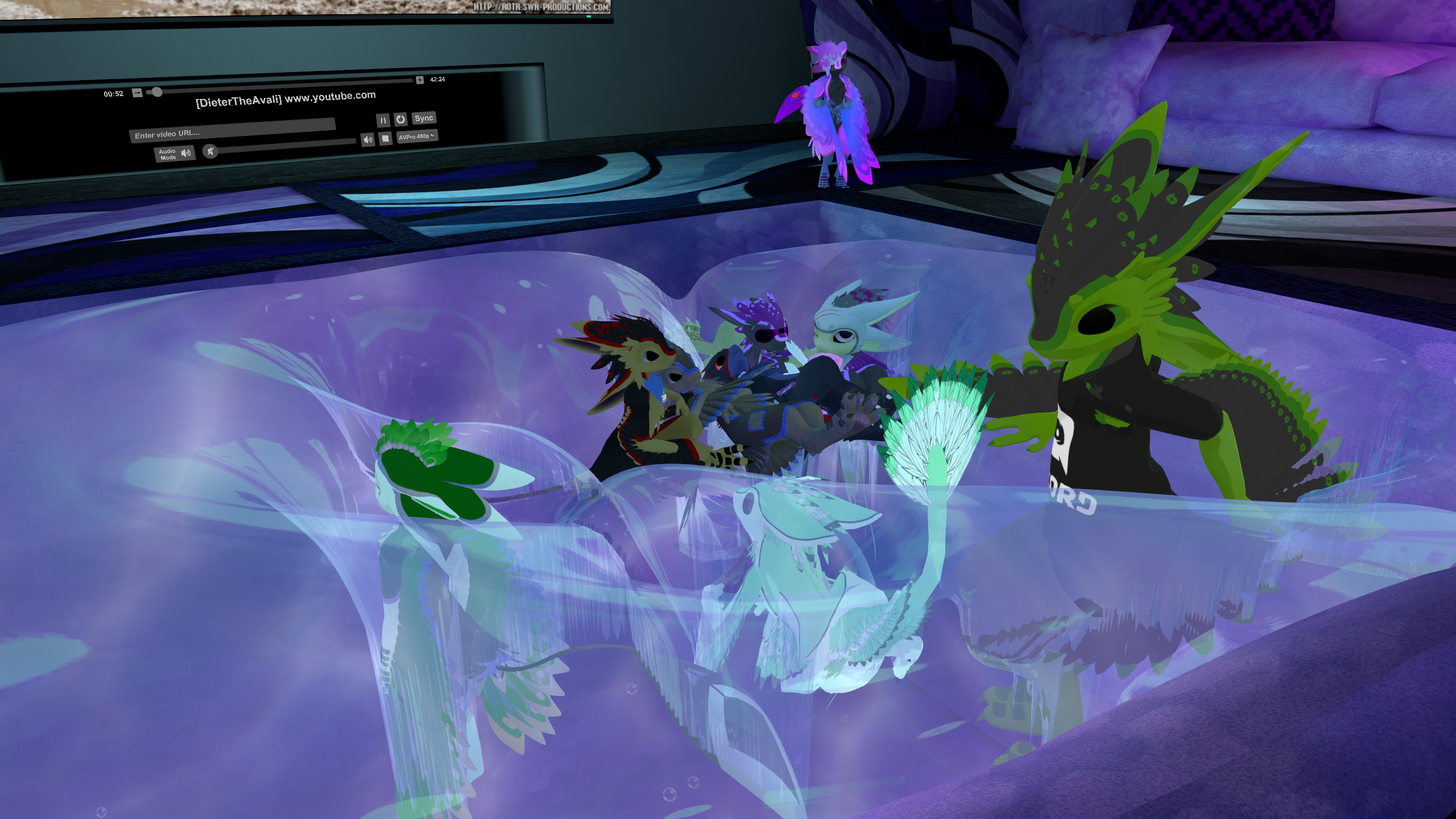The height and width of the screenshot is (819, 1456).
Task: Click the reload video button
Action: tap(400, 119)
